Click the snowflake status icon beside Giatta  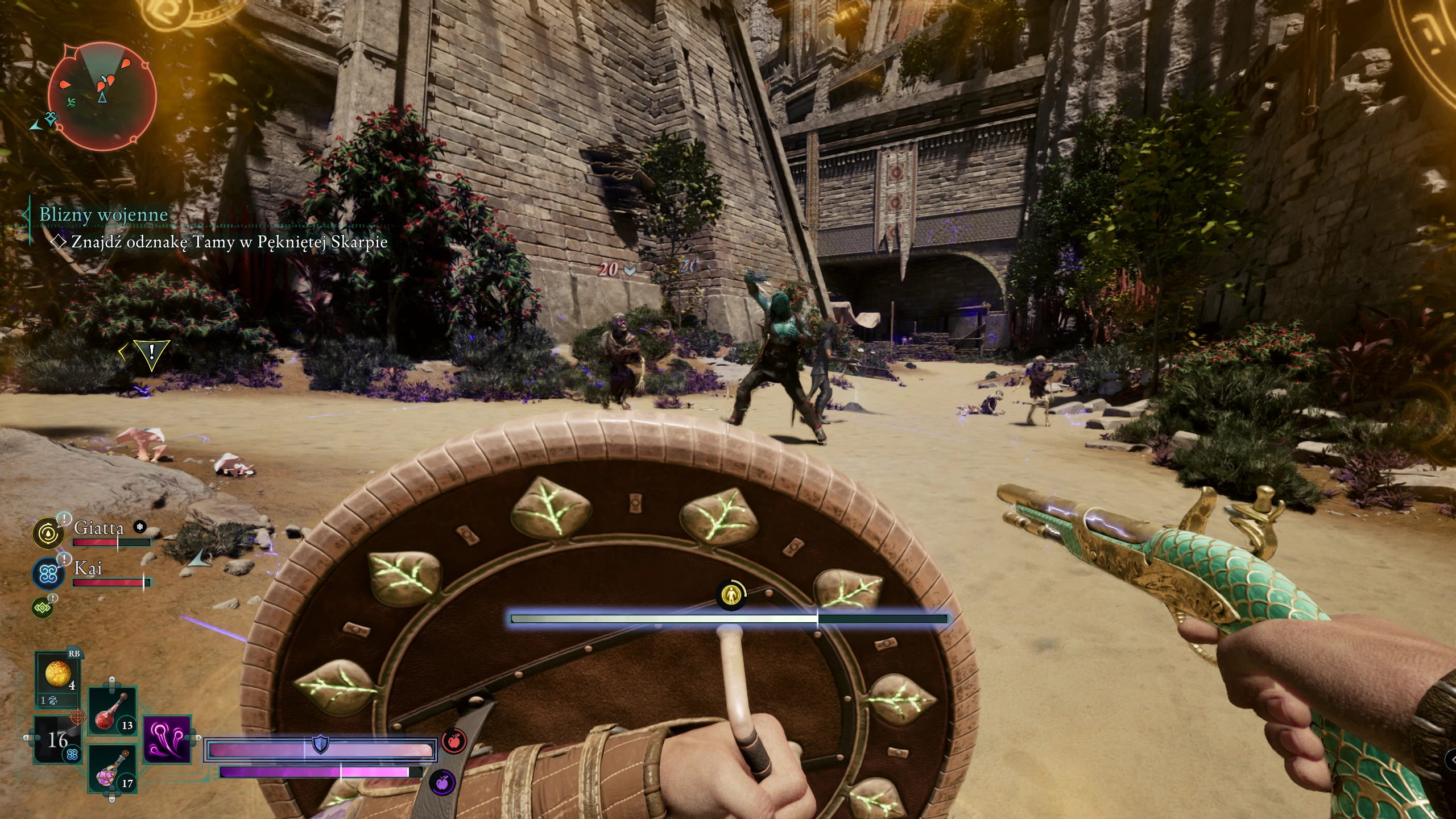click(139, 527)
